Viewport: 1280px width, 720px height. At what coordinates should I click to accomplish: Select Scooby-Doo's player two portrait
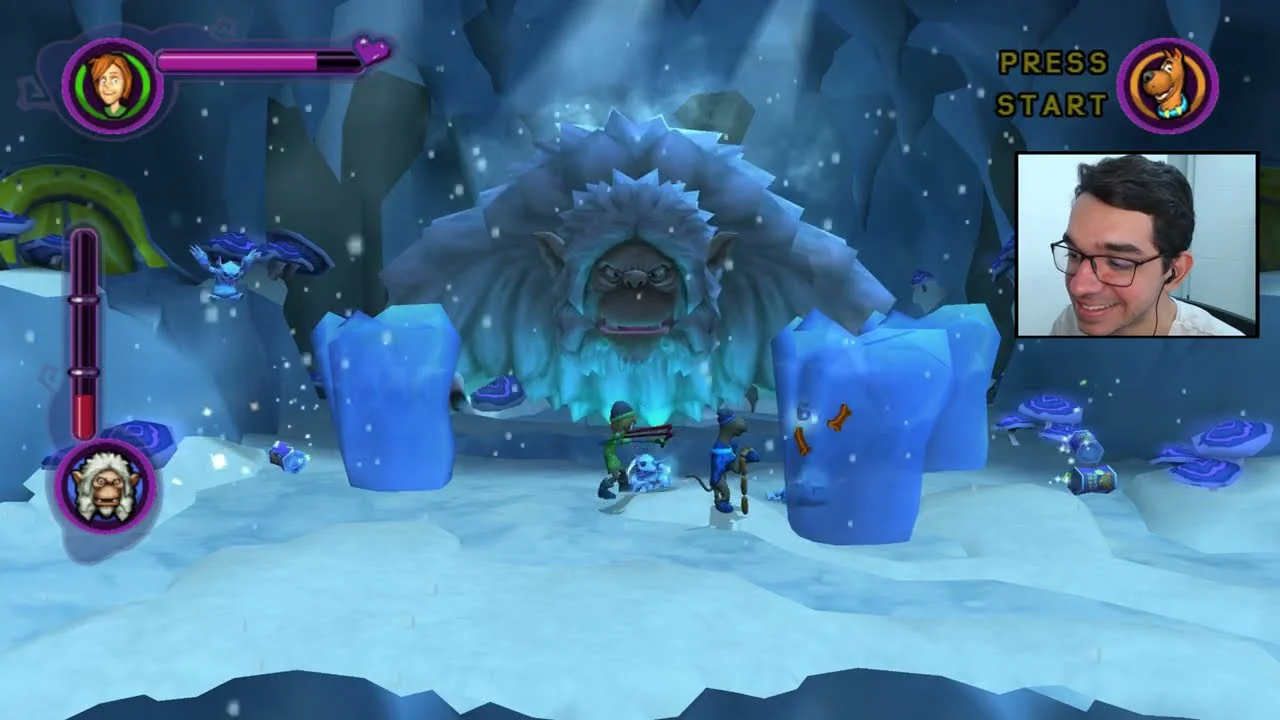point(1167,85)
